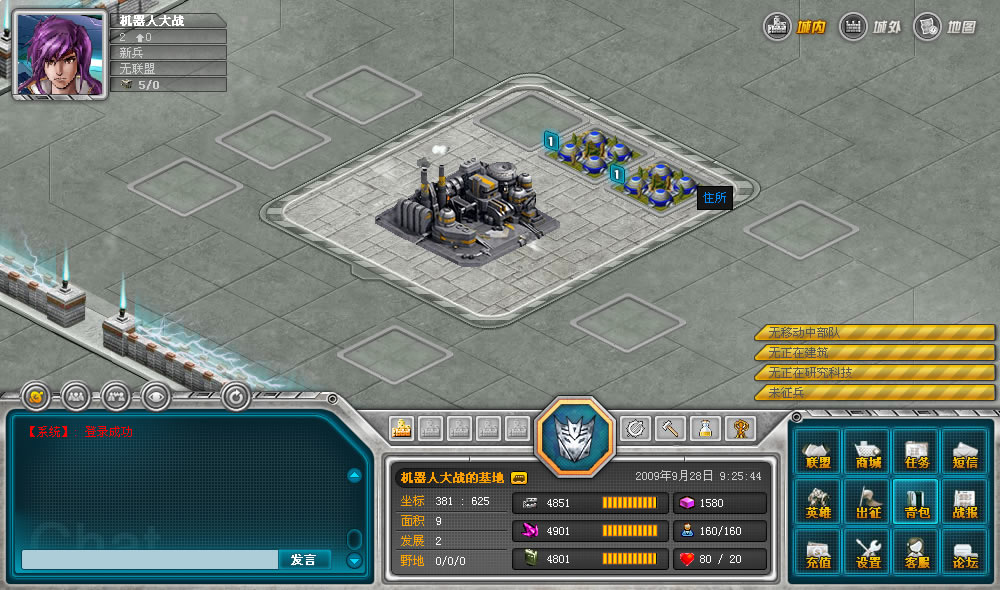This screenshot has height=590, width=1000.
Task: Open the 论坛 forum
Action: [x=964, y=552]
